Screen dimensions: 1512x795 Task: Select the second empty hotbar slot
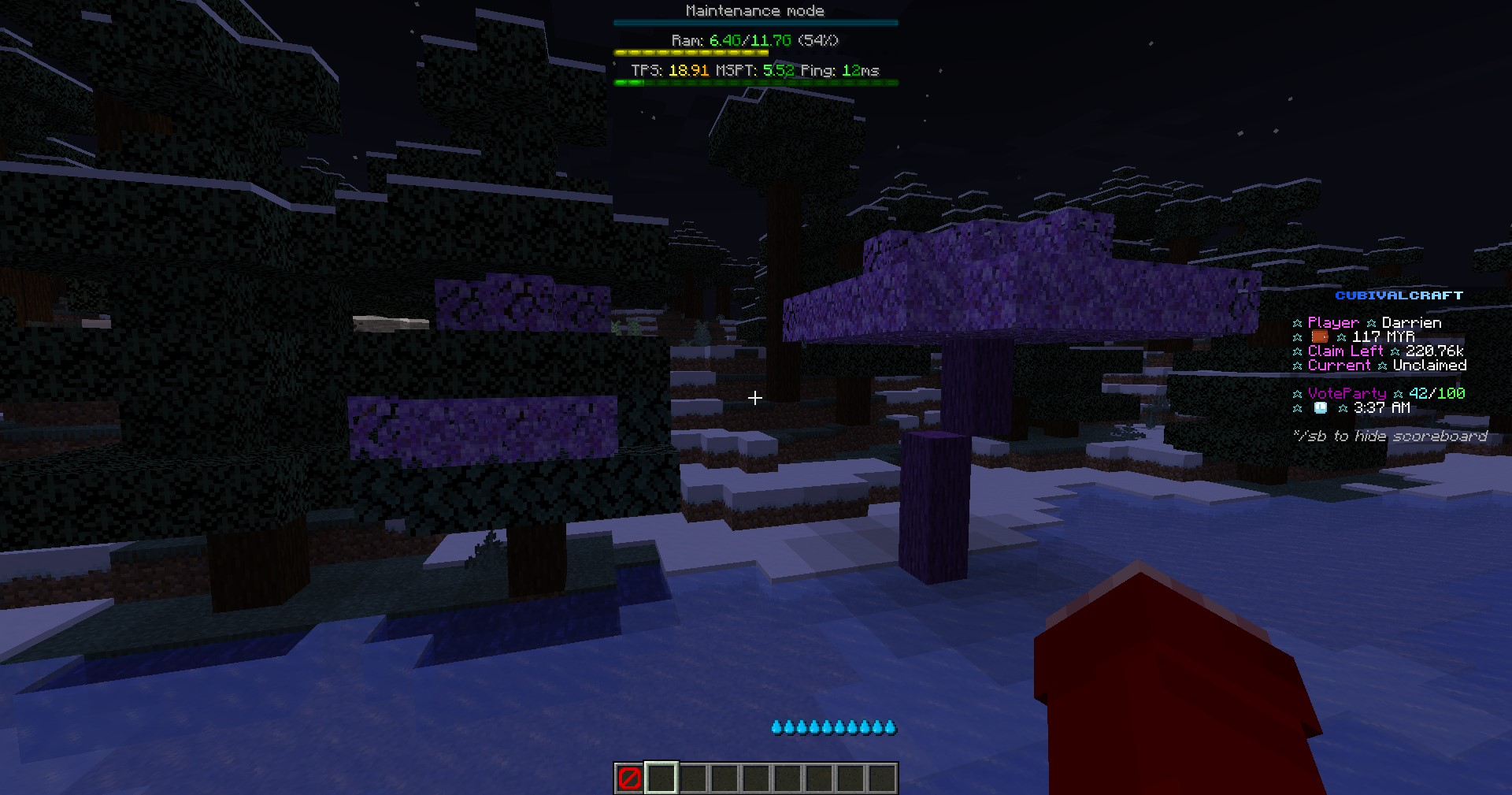pyautogui.click(x=660, y=778)
